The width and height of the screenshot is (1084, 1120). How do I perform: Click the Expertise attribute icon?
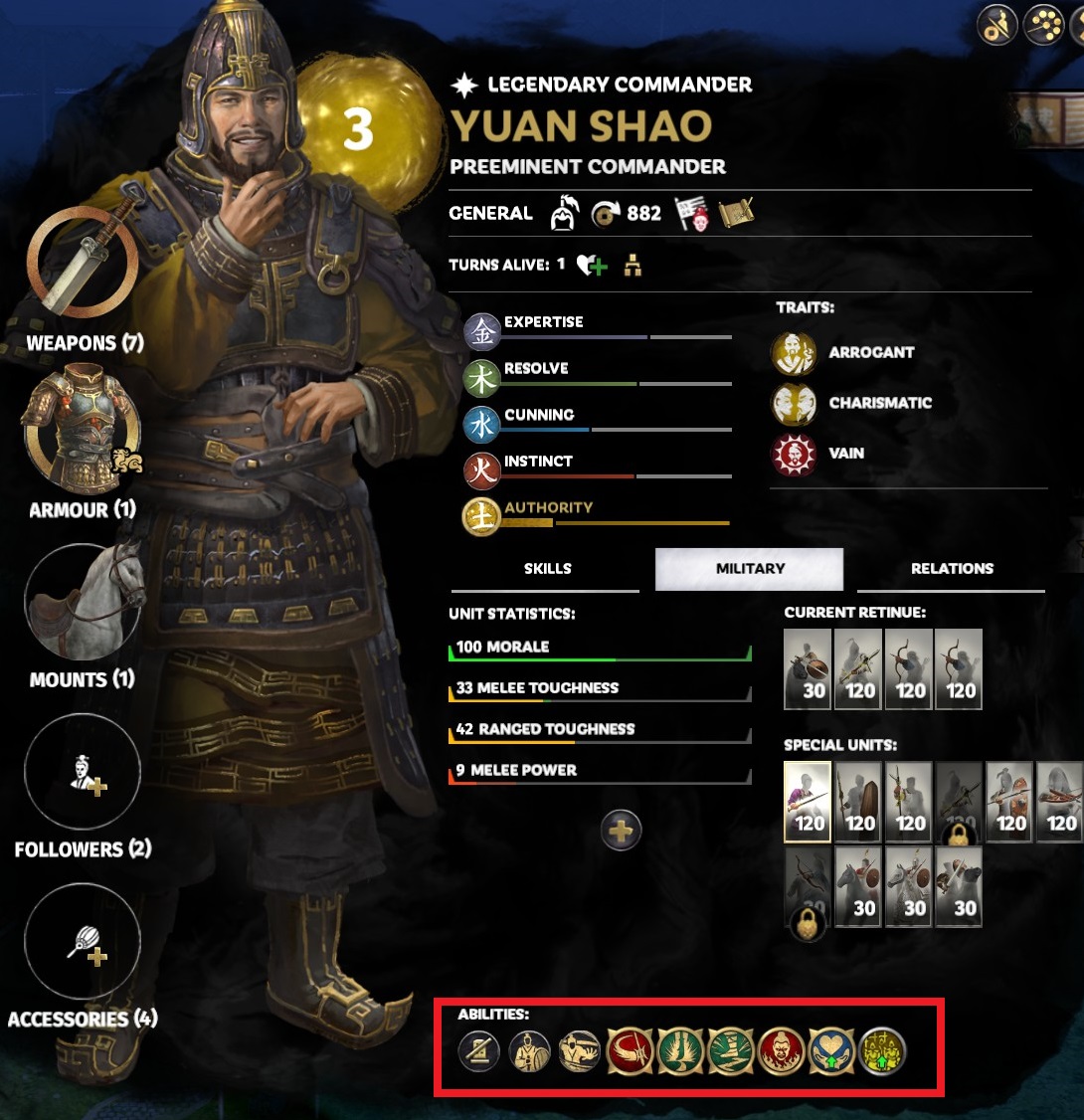pos(482,332)
